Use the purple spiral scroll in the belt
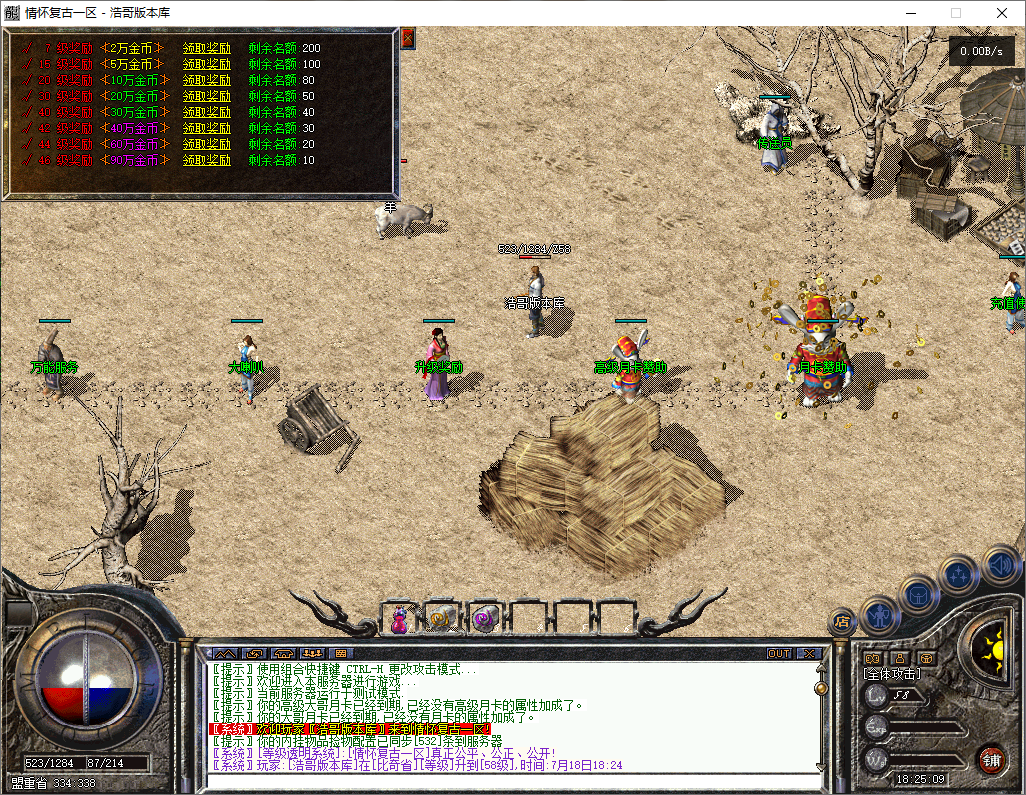The image size is (1026, 795). pyautogui.click(x=485, y=620)
